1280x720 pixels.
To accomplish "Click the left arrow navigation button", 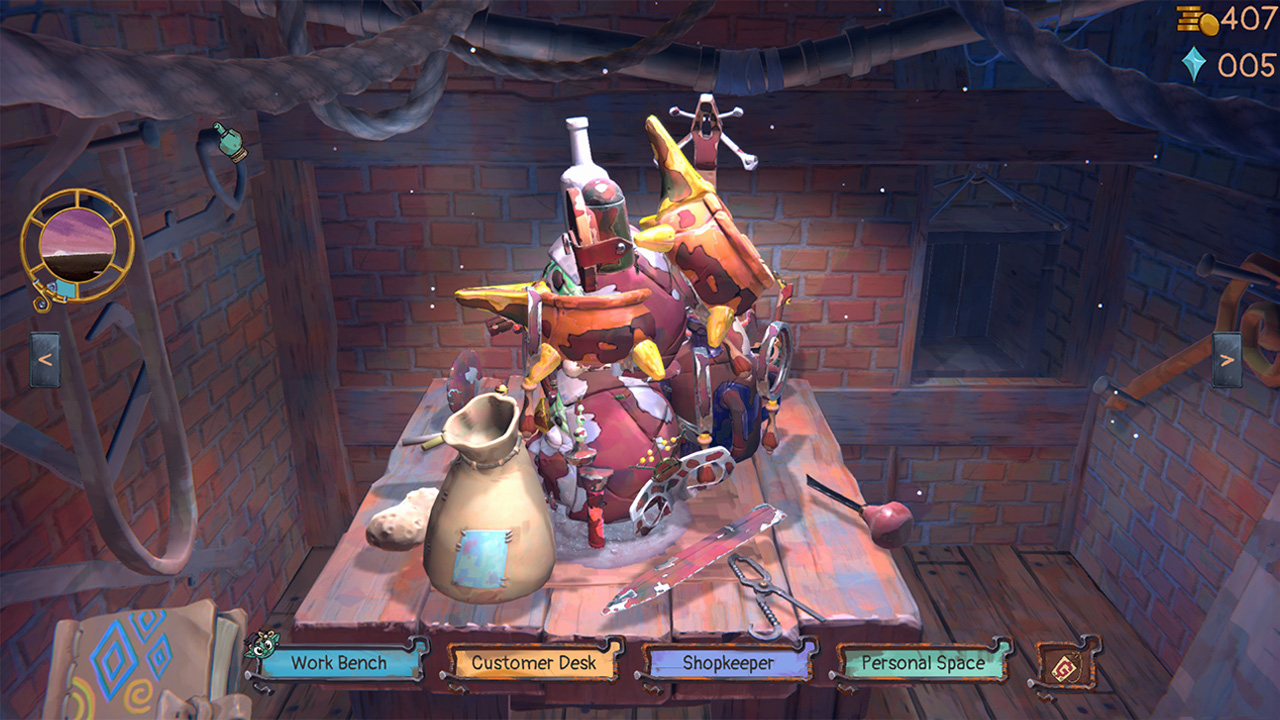I will click(x=44, y=359).
